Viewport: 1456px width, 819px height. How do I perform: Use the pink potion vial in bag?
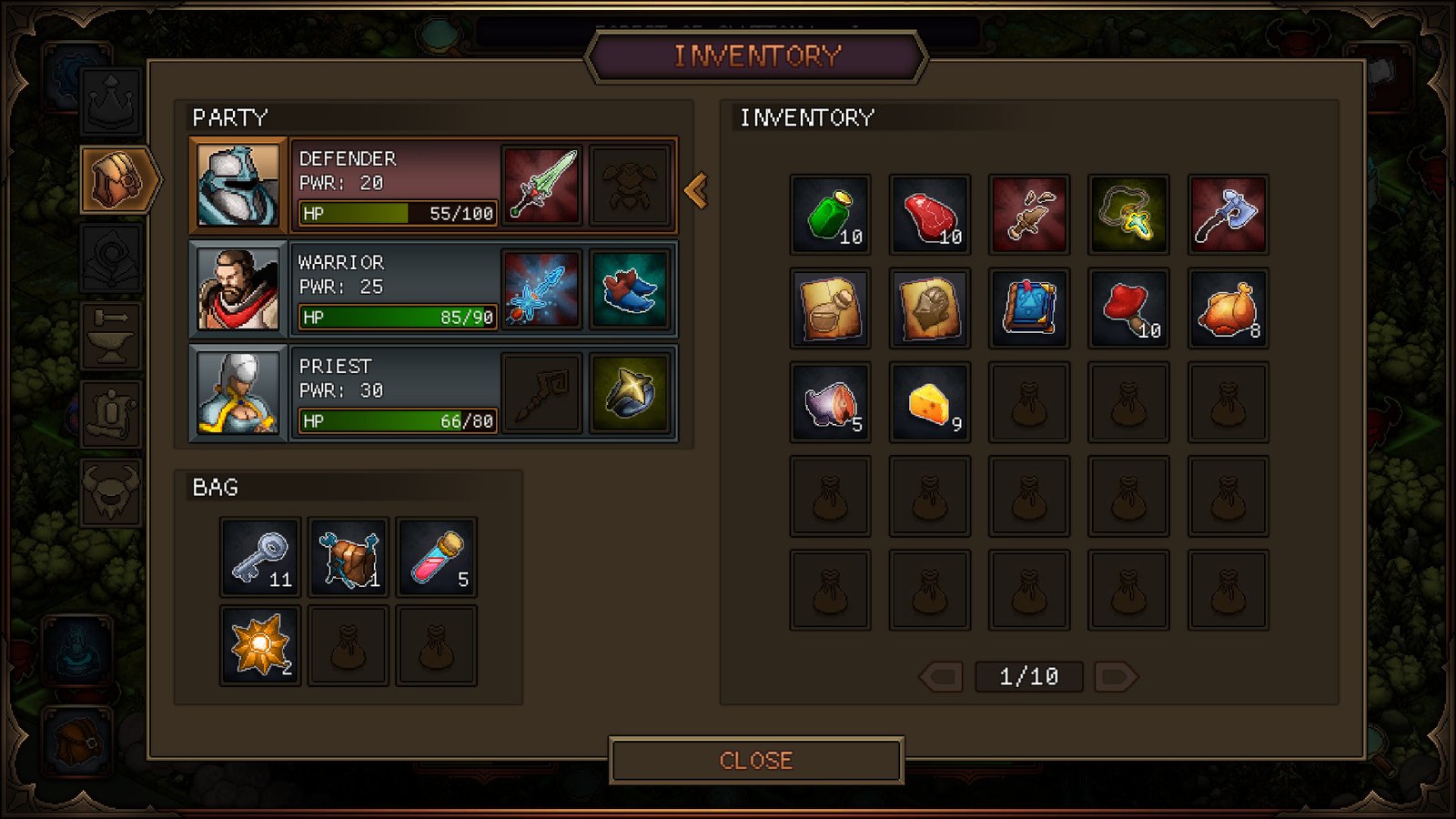coord(437,557)
